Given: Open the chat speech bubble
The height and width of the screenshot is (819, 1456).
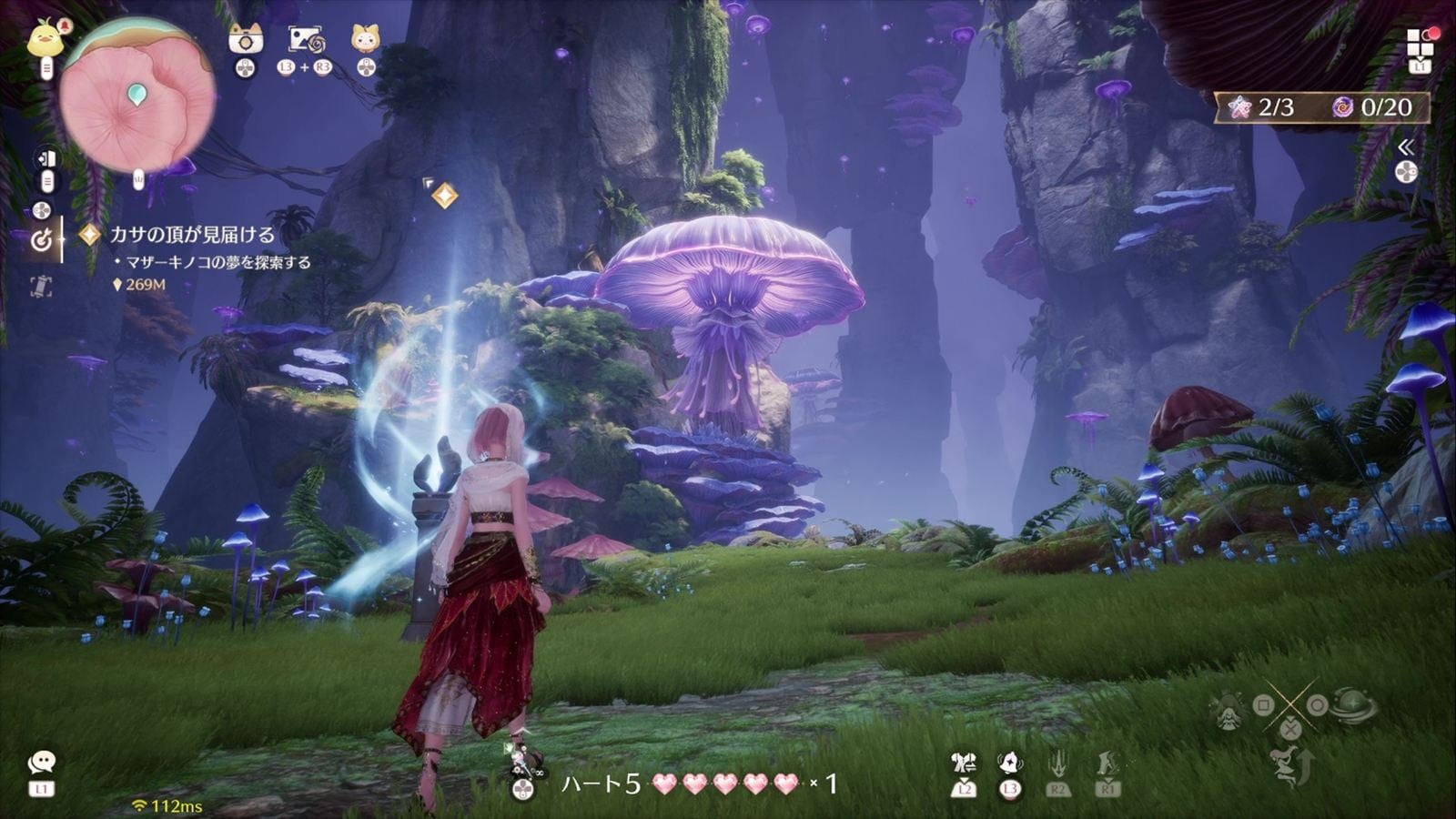Looking at the screenshot, I should pyautogui.click(x=41, y=763).
